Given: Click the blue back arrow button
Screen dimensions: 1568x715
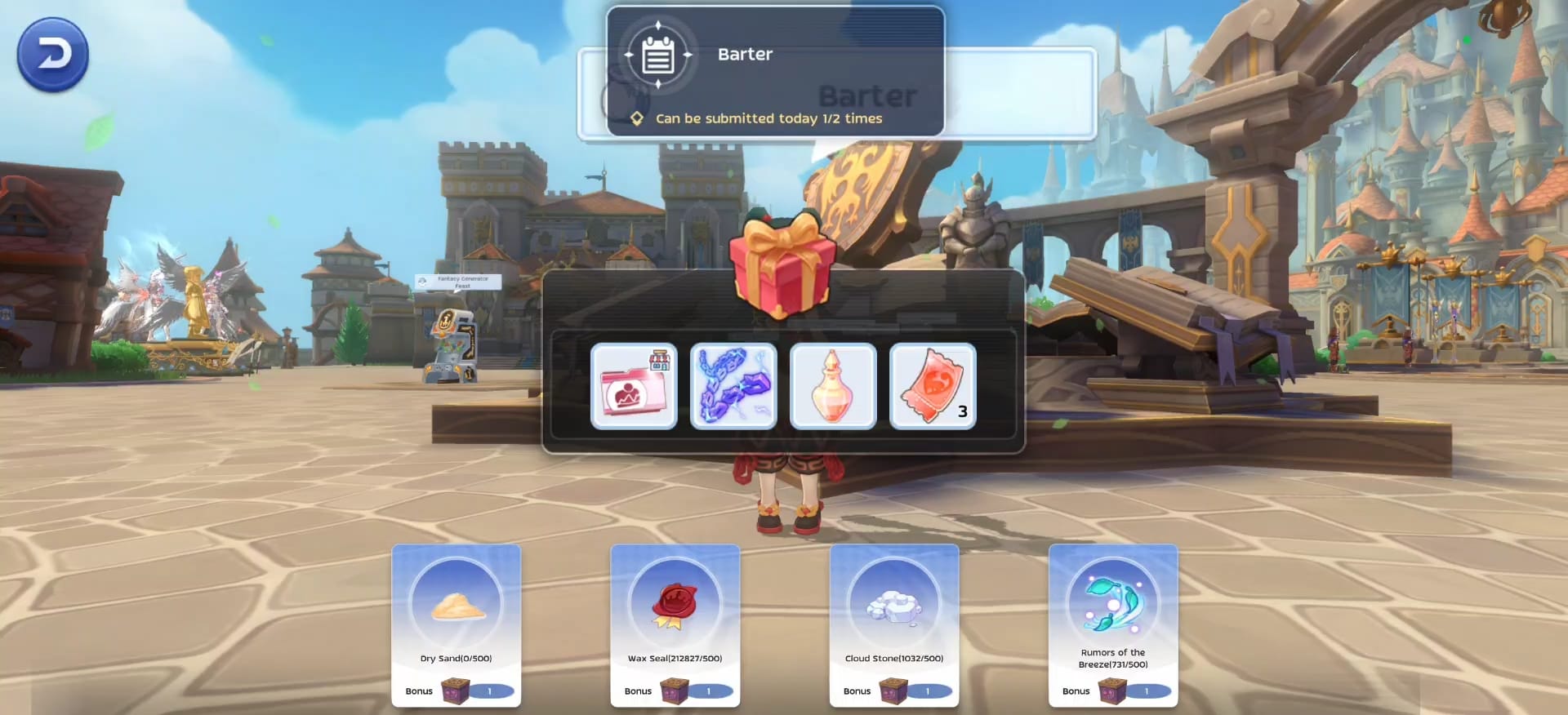Looking at the screenshot, I should click(x=53, y=55).
